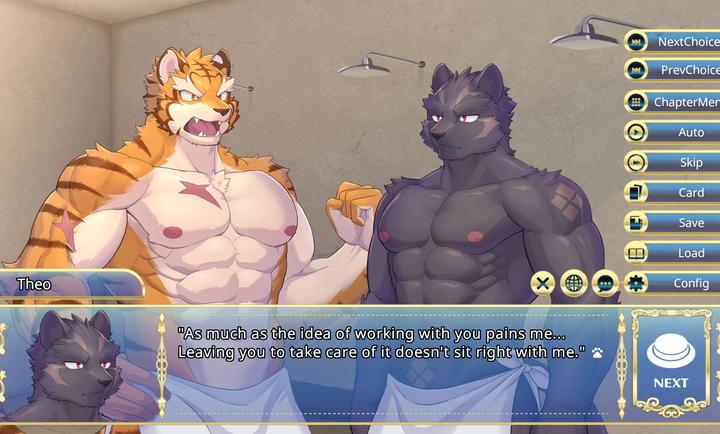Activate the Skip dialogue button
Viewport: 720px width, 434px height.
tap(673, 162)
